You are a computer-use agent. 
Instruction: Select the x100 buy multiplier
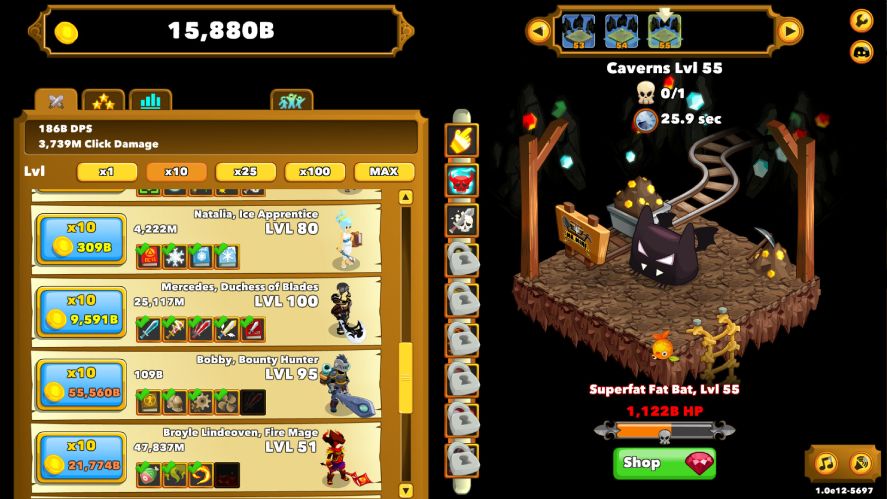(x=315, y=172)
